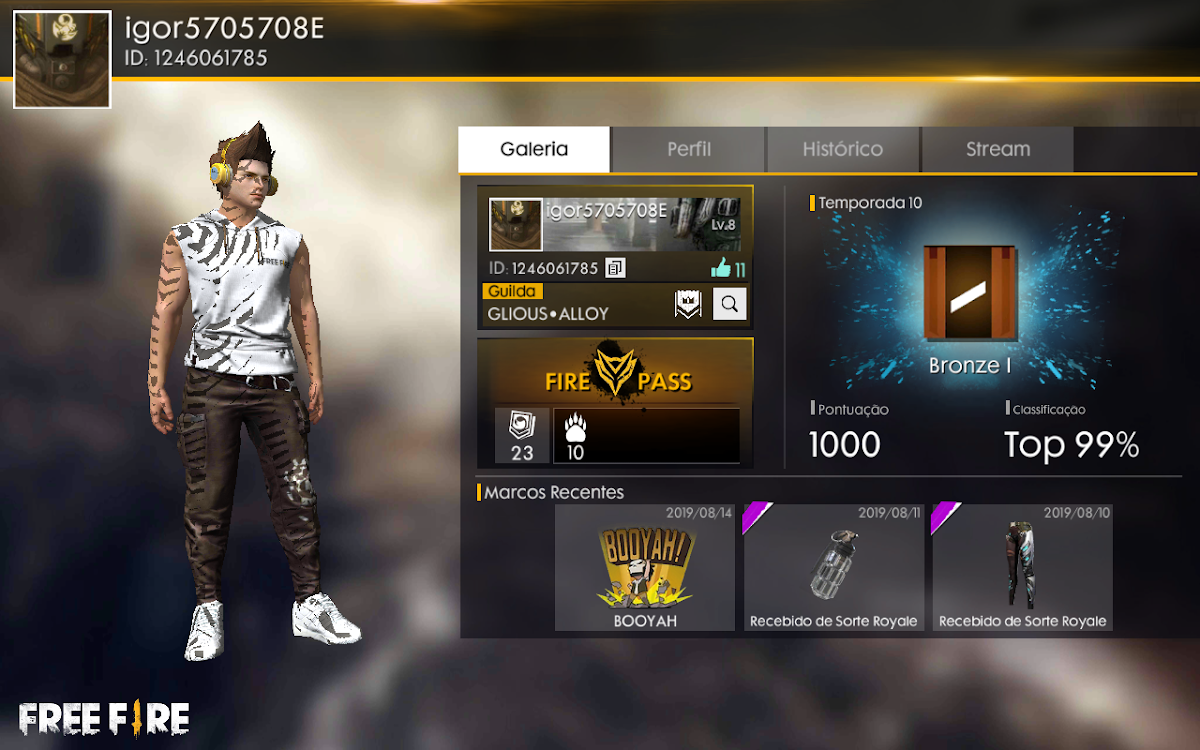Click the guild crest badge icon
Viewport: 1200px width, 750px height.
[688, 305]
